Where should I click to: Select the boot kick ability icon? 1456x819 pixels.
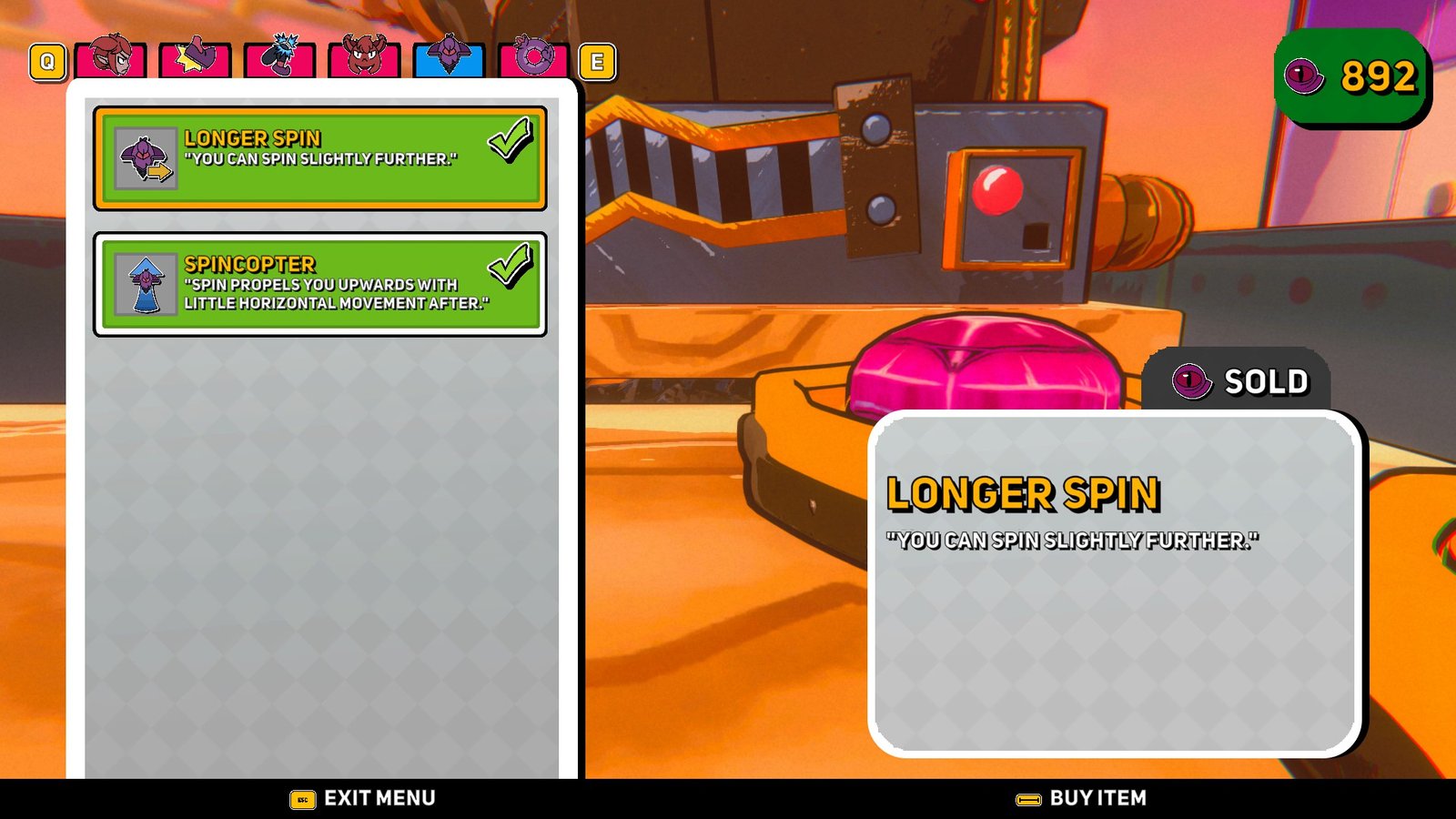pyautogui.click(x=278, y=59)
